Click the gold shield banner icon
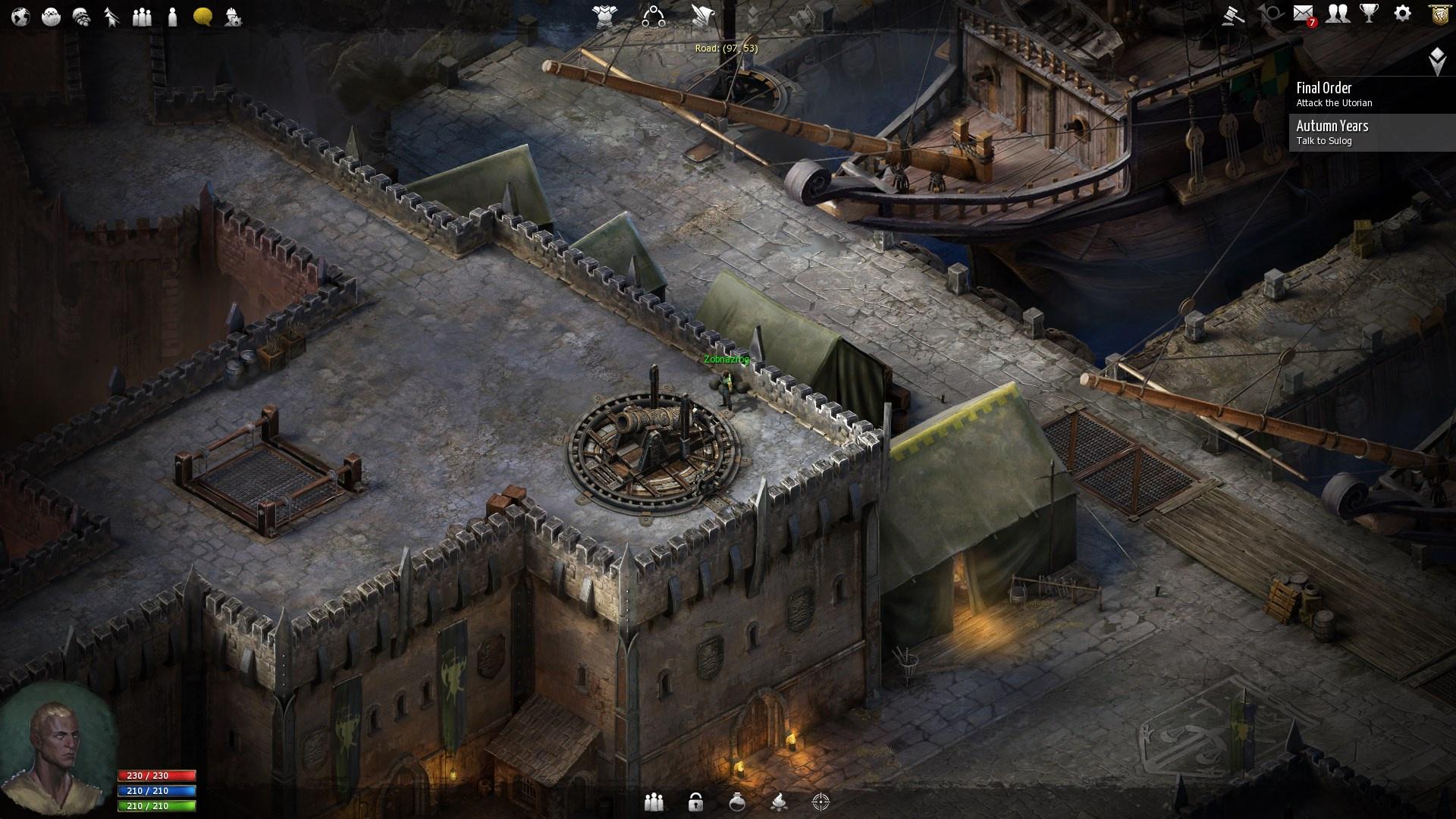The width and height of the screenshot is (1456, 819). (x=1439, y=14)
